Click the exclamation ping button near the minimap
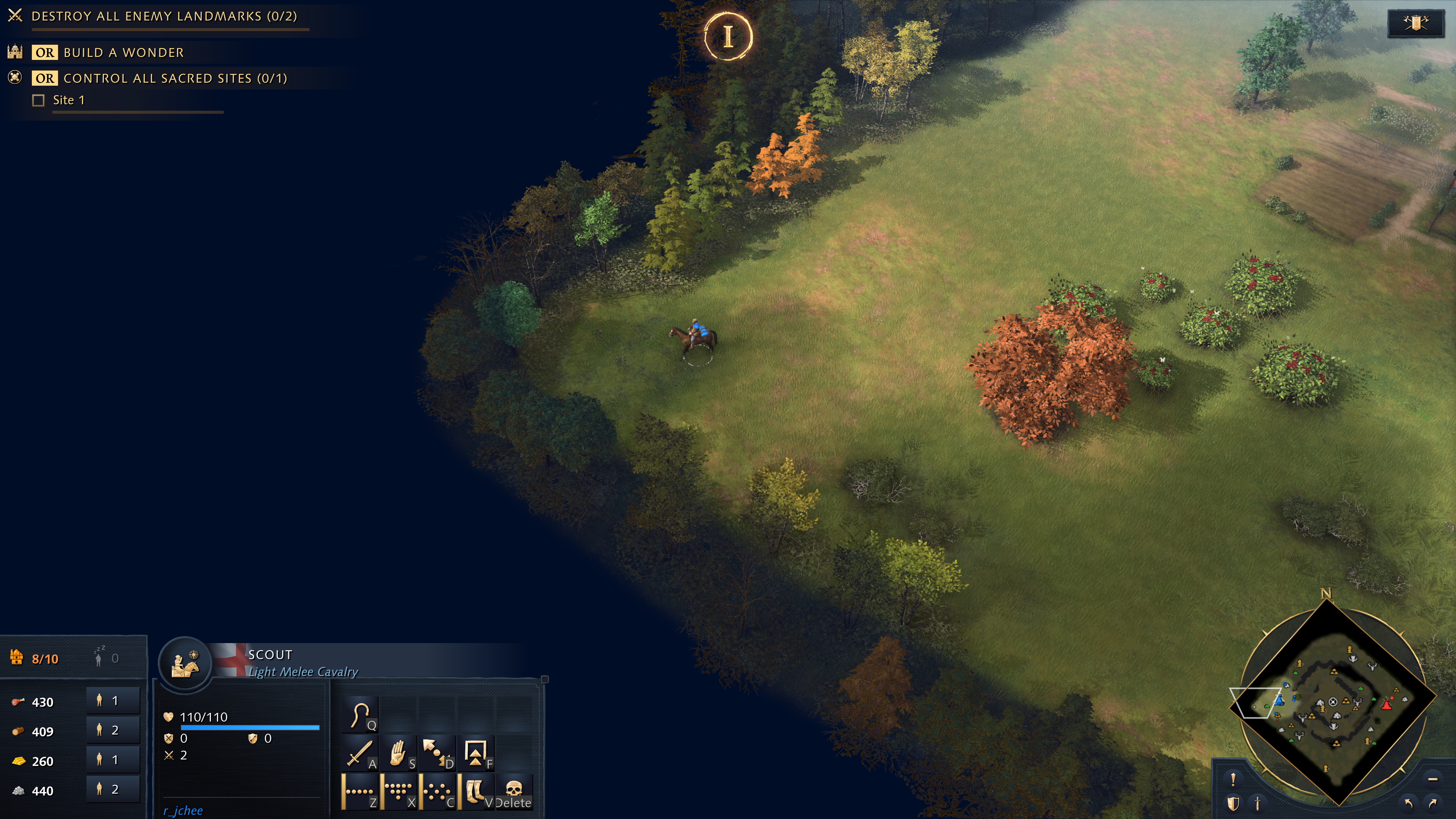The height and width of the screenshot is (819, 1456). [1233, 780]
